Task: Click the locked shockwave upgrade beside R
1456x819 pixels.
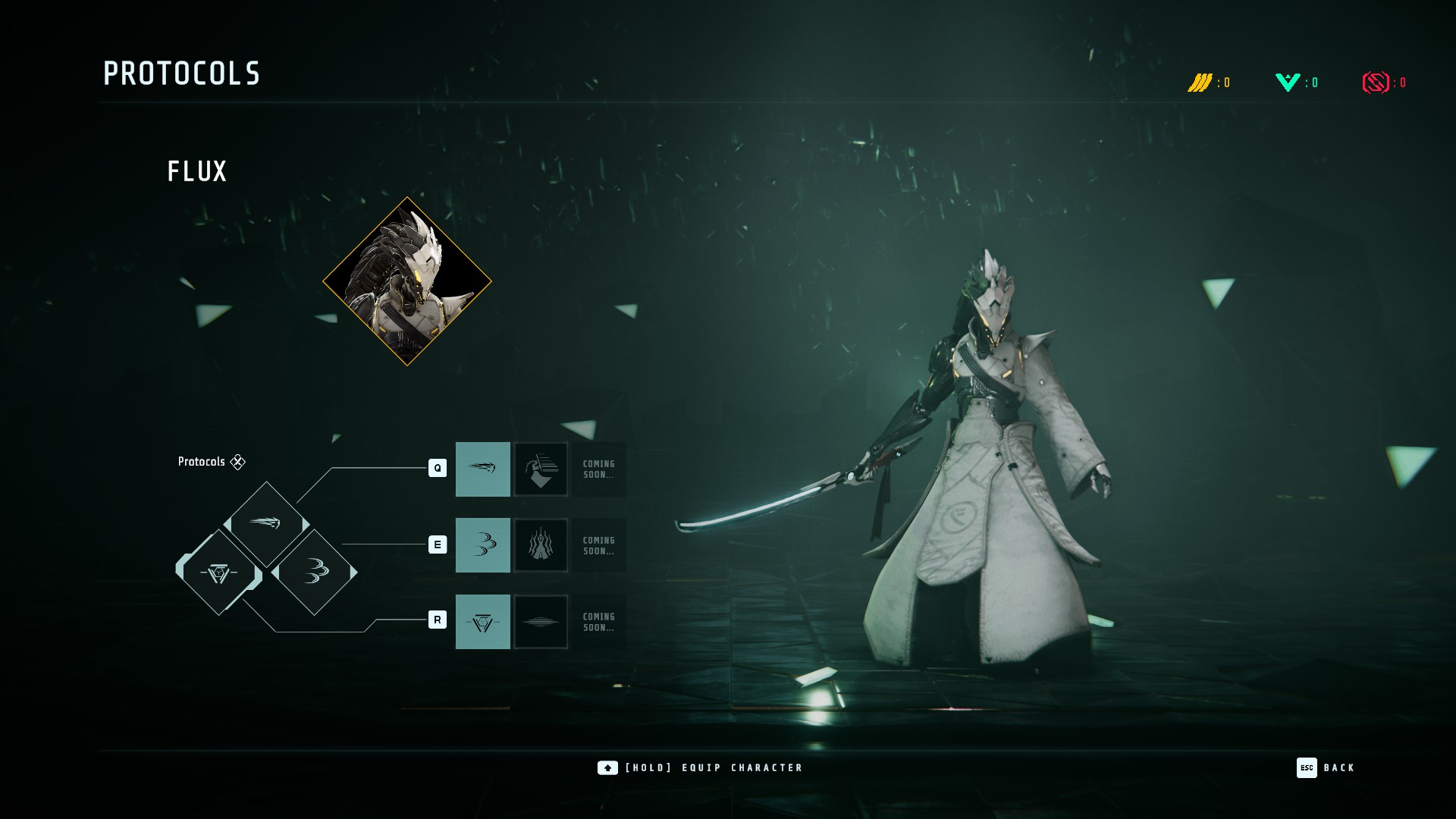Action: tap(541, 622)
